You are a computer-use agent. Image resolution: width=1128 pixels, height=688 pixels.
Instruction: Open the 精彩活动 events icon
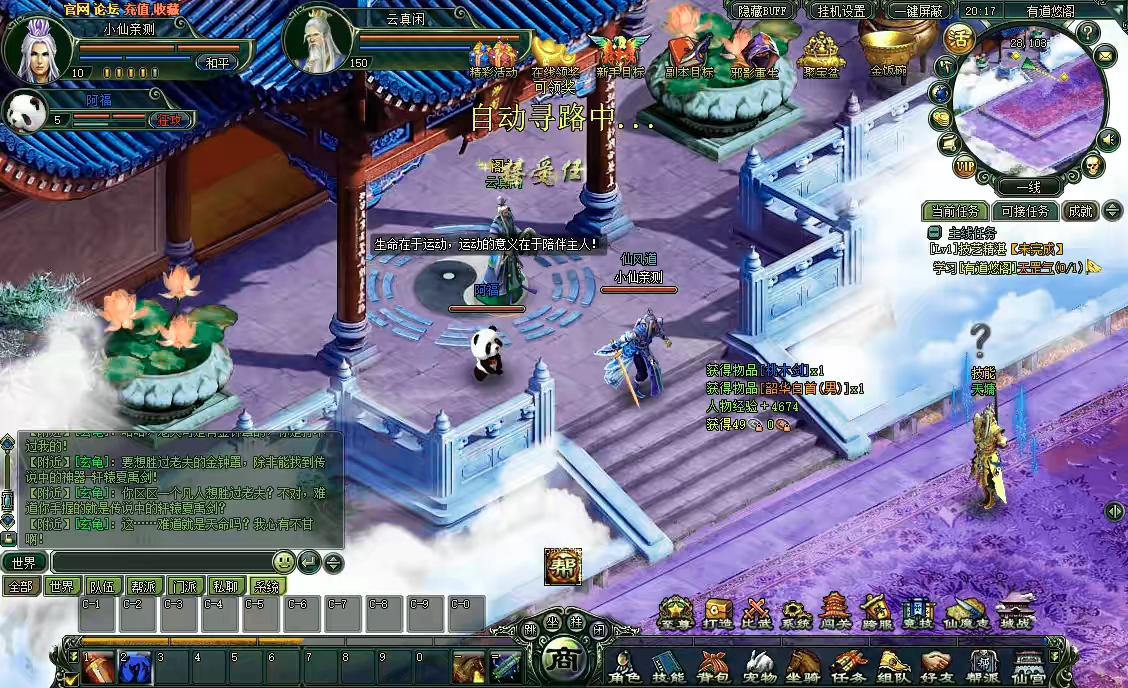(x=494, y=55)
